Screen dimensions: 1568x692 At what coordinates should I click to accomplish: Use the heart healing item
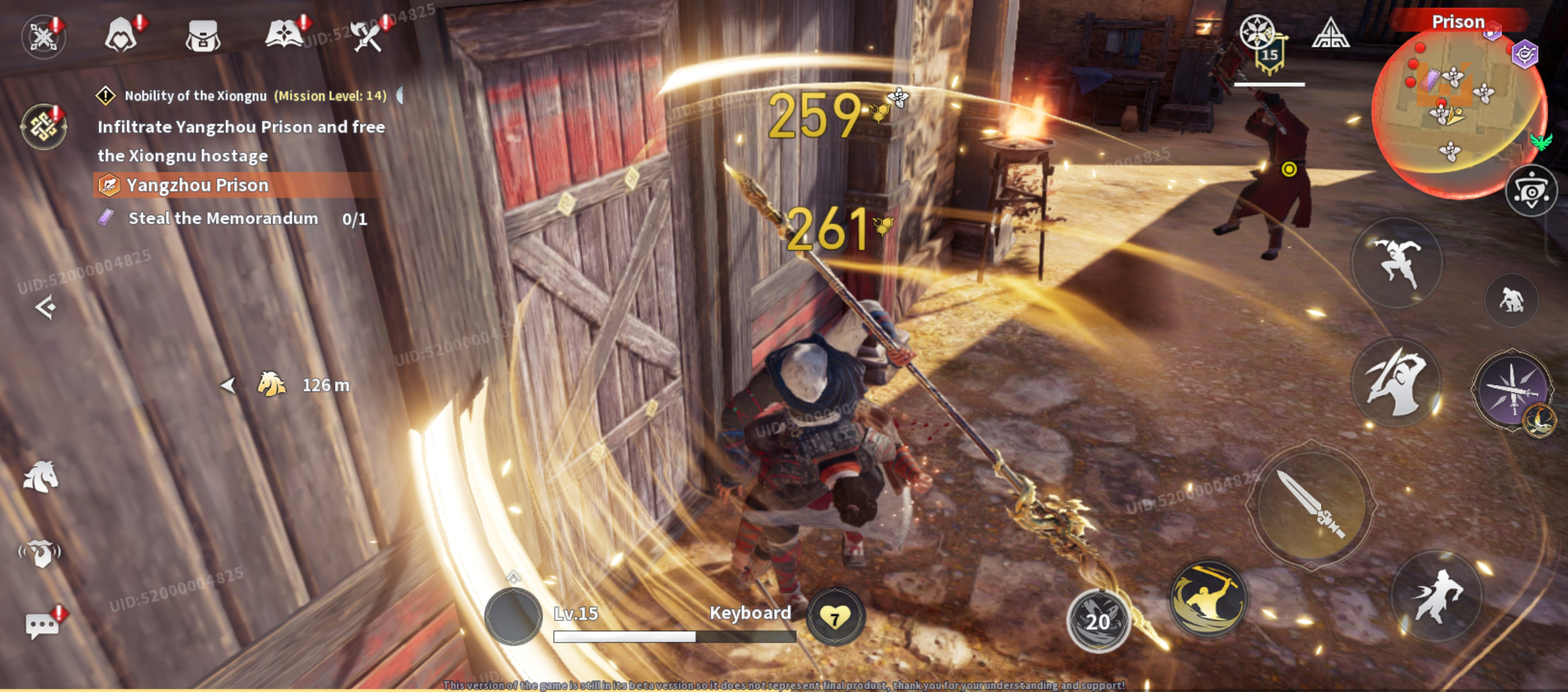coord(835,616)
